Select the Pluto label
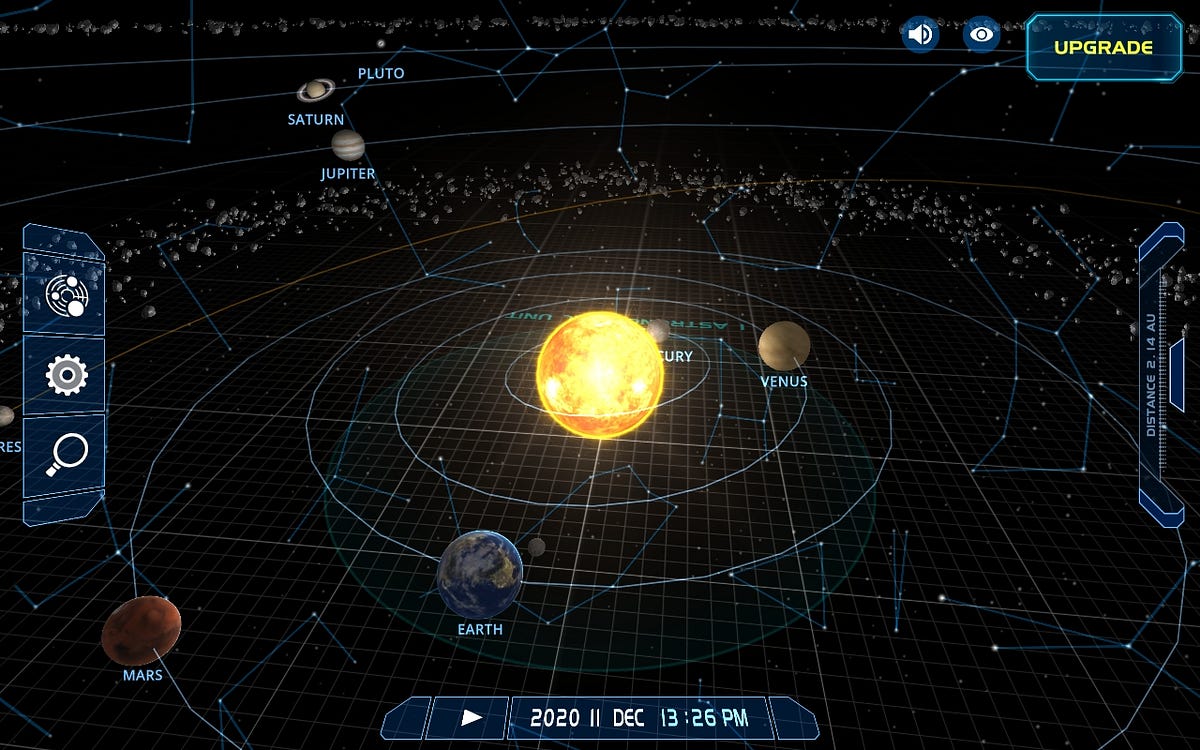Image resolution: width=1200 pixels, height=750 pixels. click(x=381, y=73)
